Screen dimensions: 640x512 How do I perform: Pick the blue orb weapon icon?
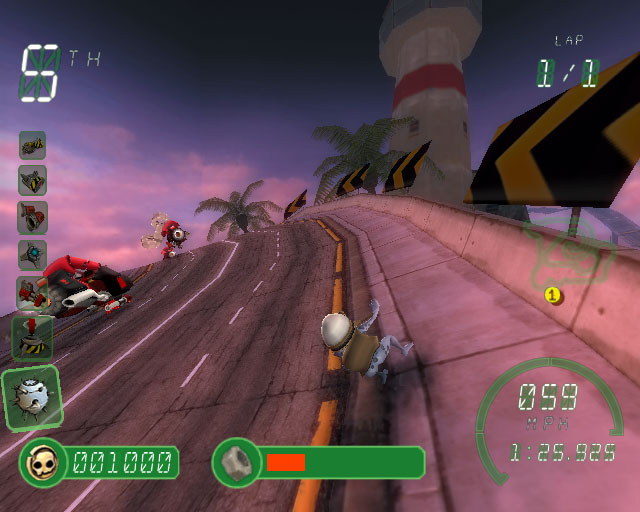32,253
